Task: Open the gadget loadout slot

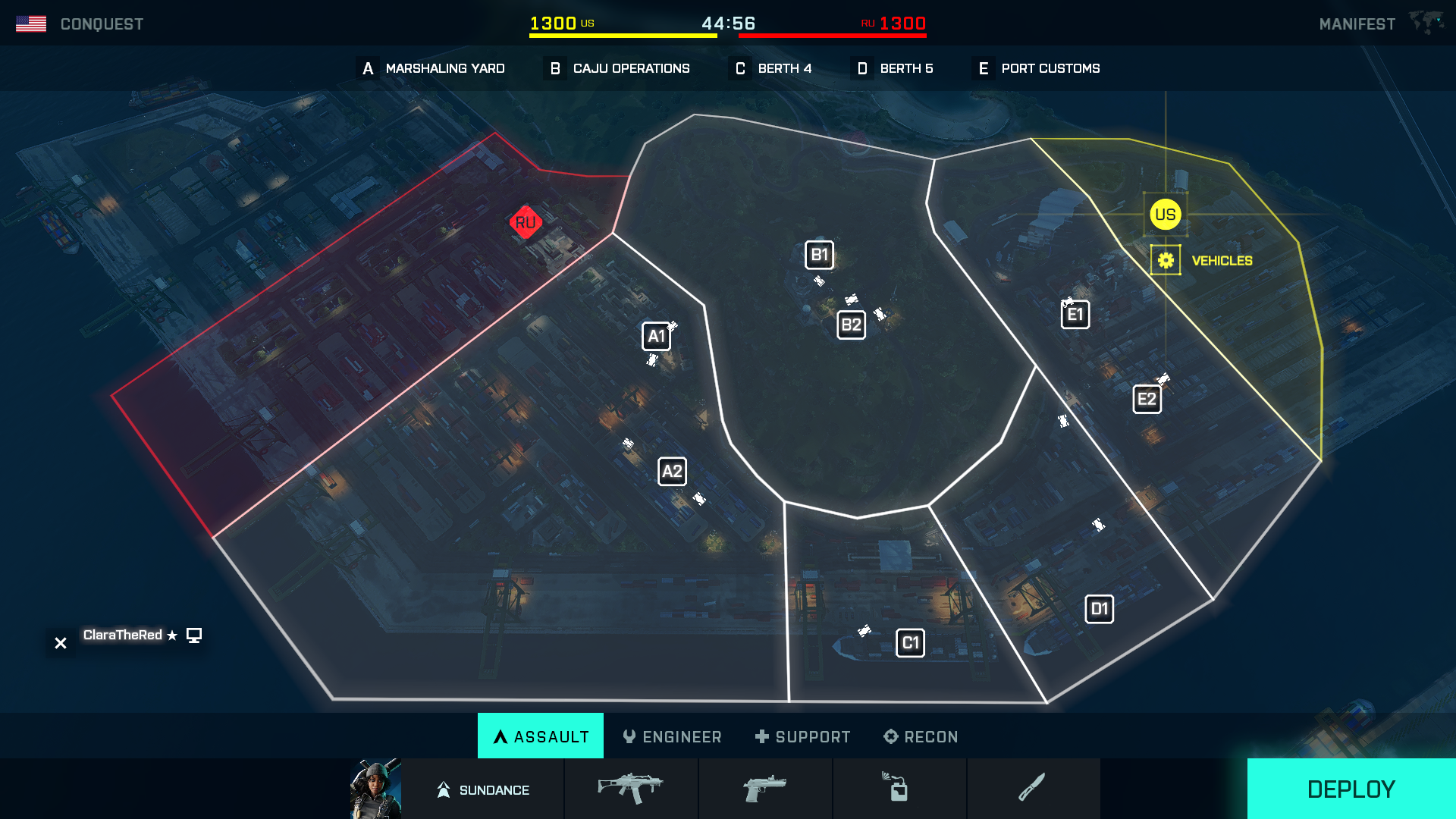Action: click(899, 789)
